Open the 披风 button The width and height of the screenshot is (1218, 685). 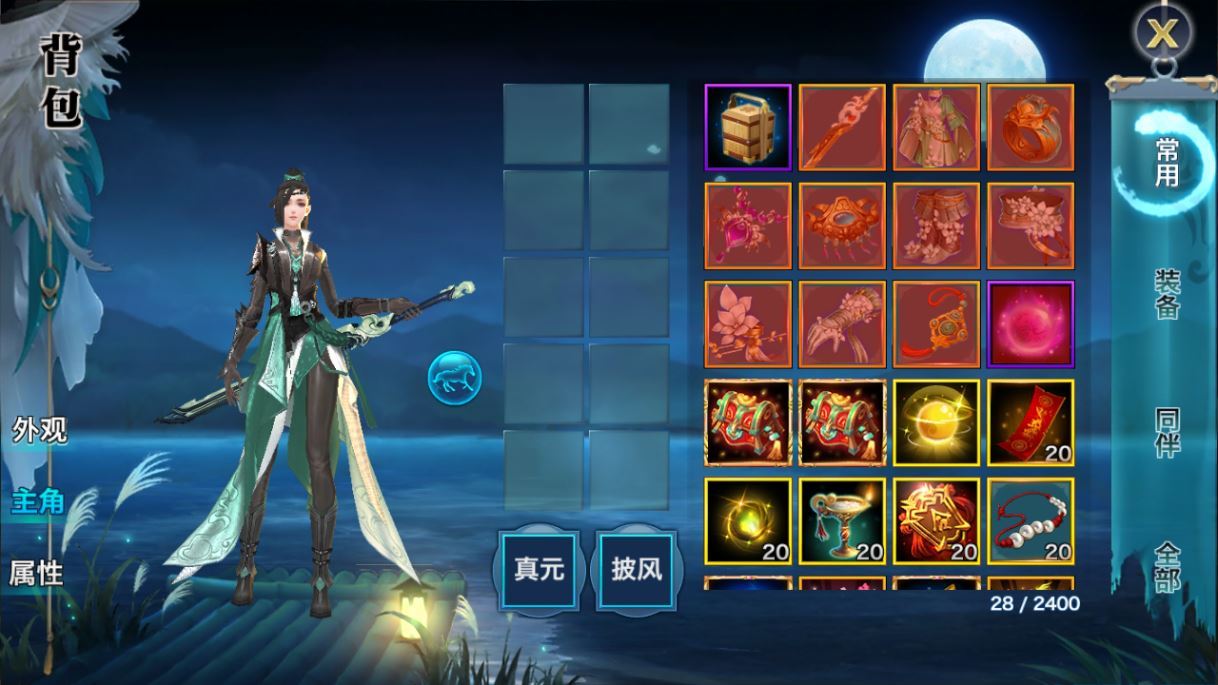[x=637, y=570]
